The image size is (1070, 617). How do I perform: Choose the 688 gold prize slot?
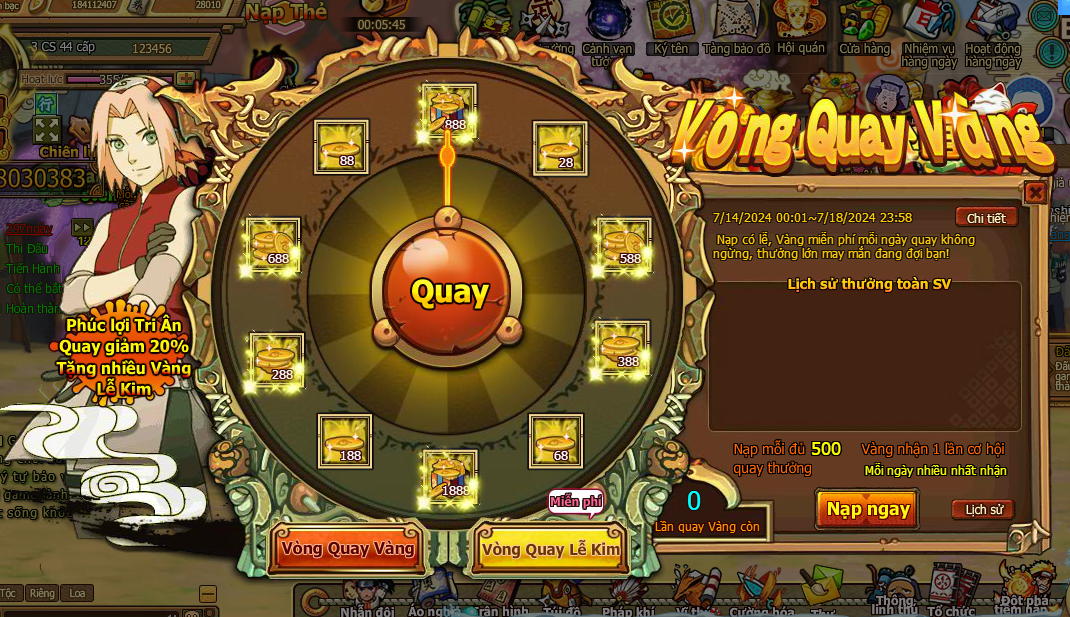pos(273,245)
